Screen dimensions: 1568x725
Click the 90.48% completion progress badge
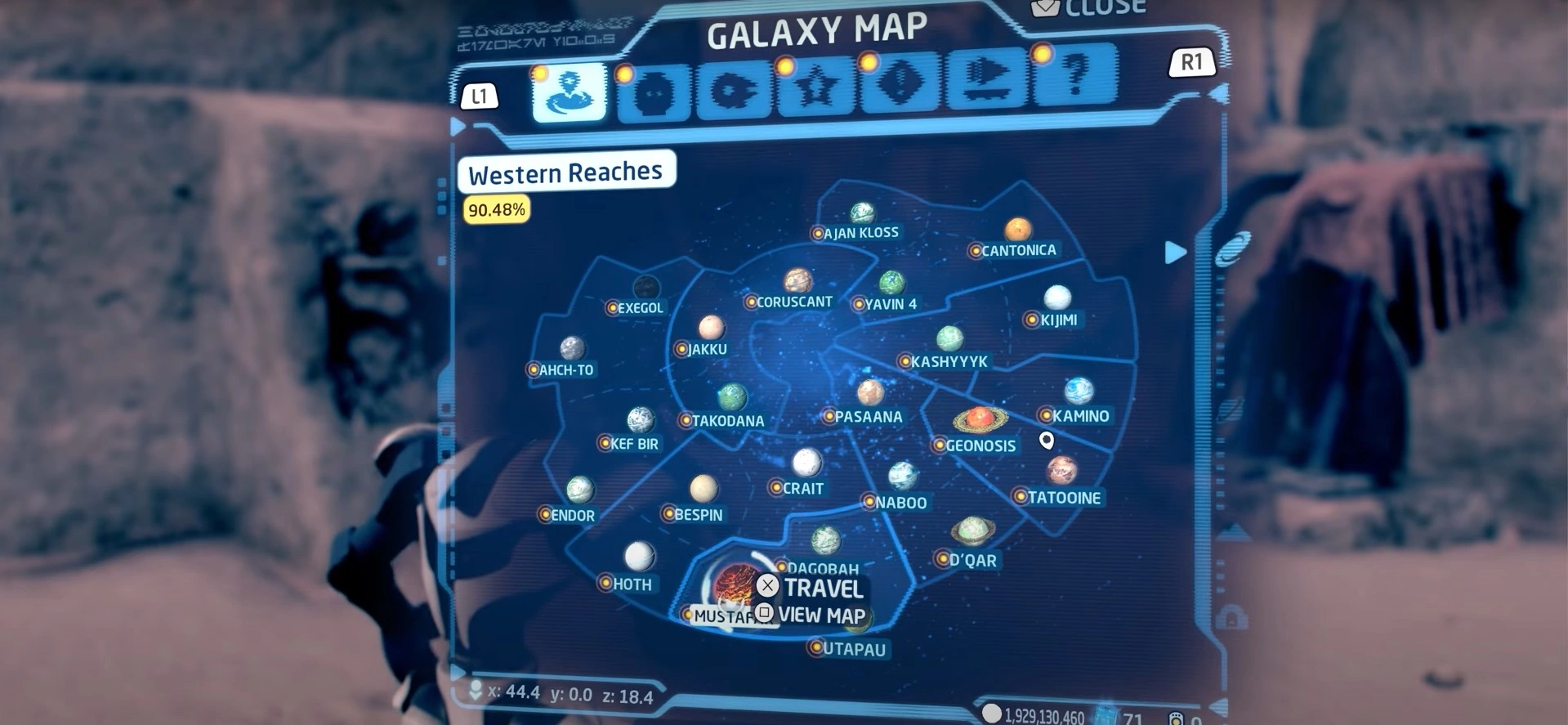pos(497,210)
